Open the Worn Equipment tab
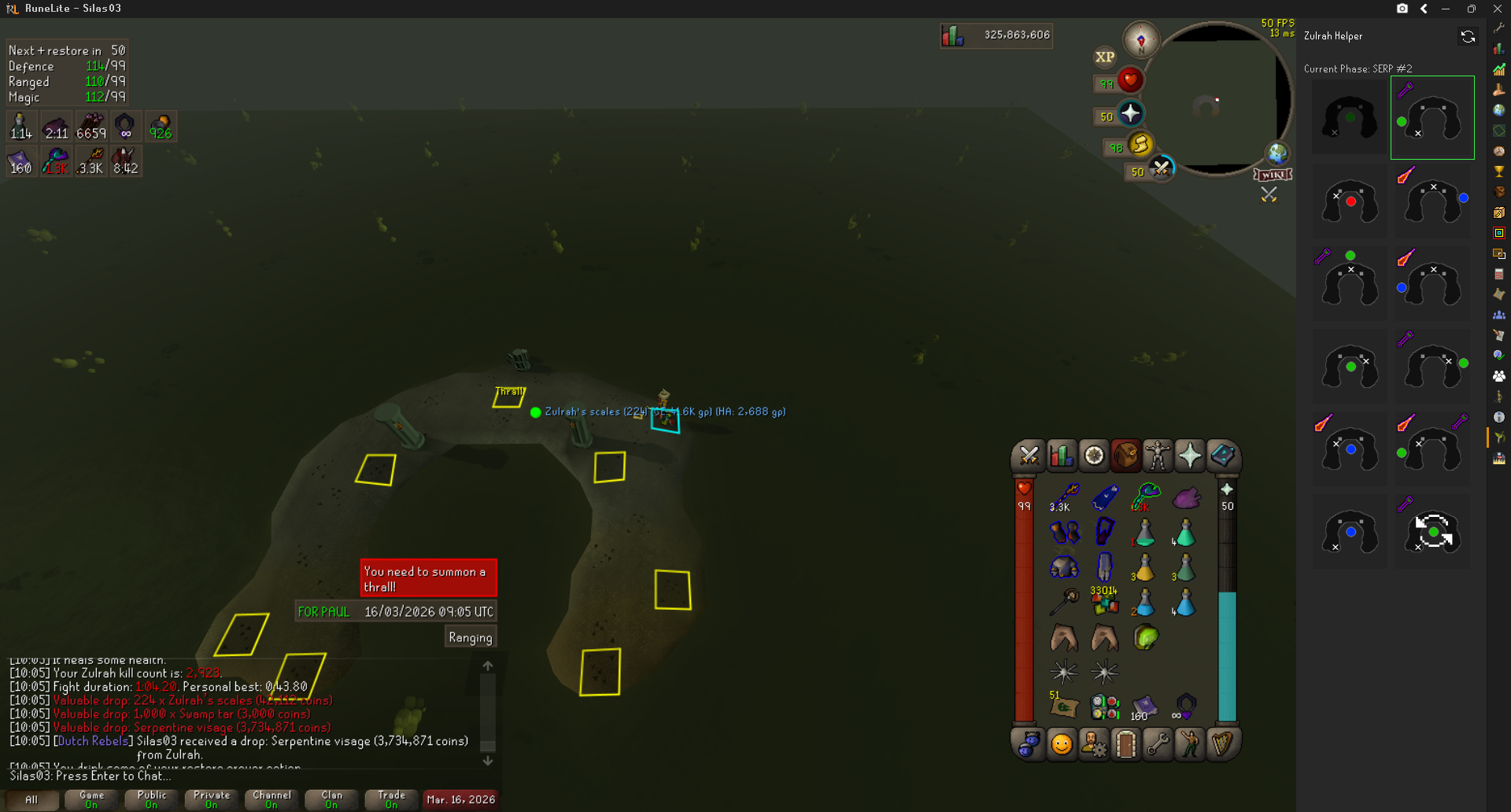The width and height of the screenshot is (1511, 812). [x=1158, y=456]
